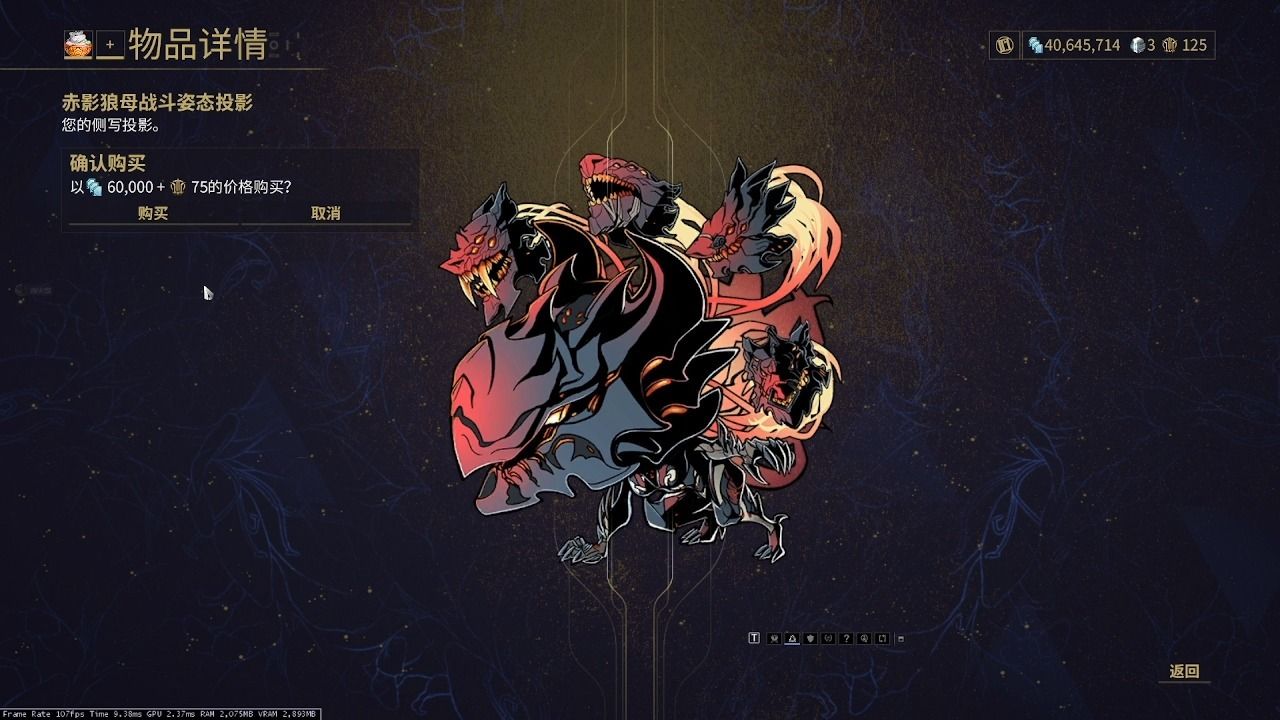Collapse the chat bar with the minimize toggle
This screenshot has height=720, width=1280.
900,640
